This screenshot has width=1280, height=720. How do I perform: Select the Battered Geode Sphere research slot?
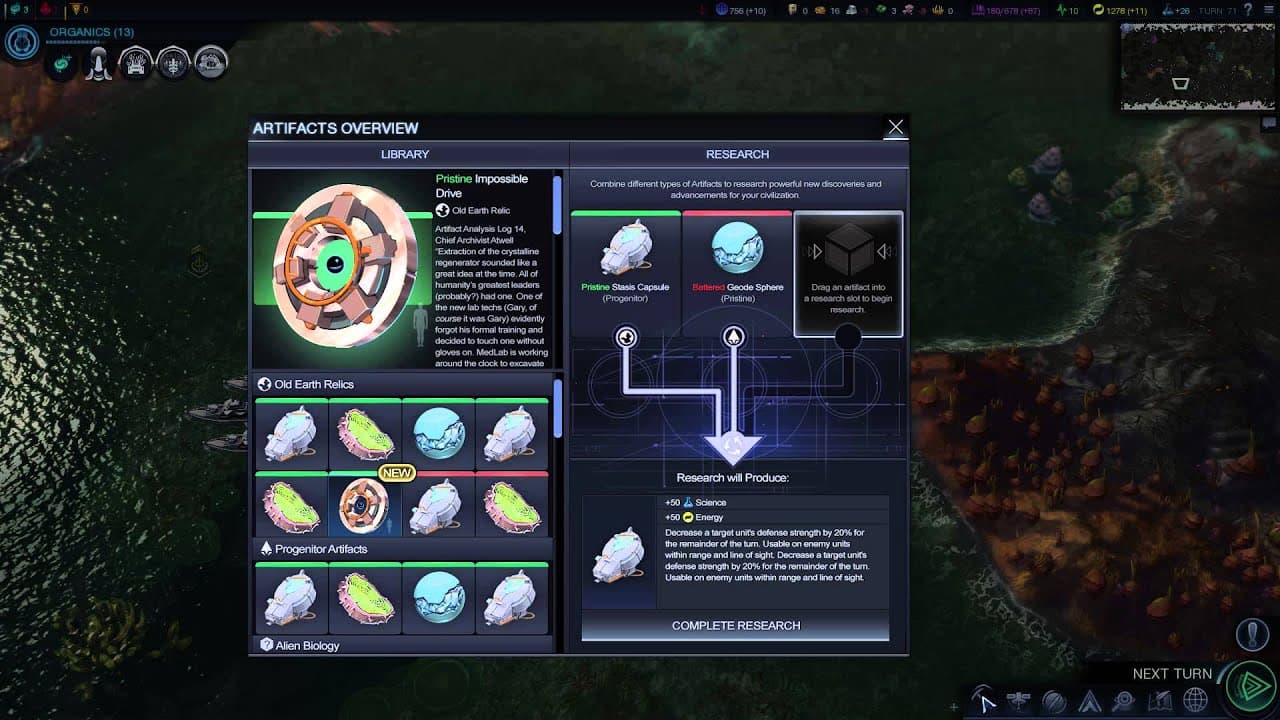[737, 259]
